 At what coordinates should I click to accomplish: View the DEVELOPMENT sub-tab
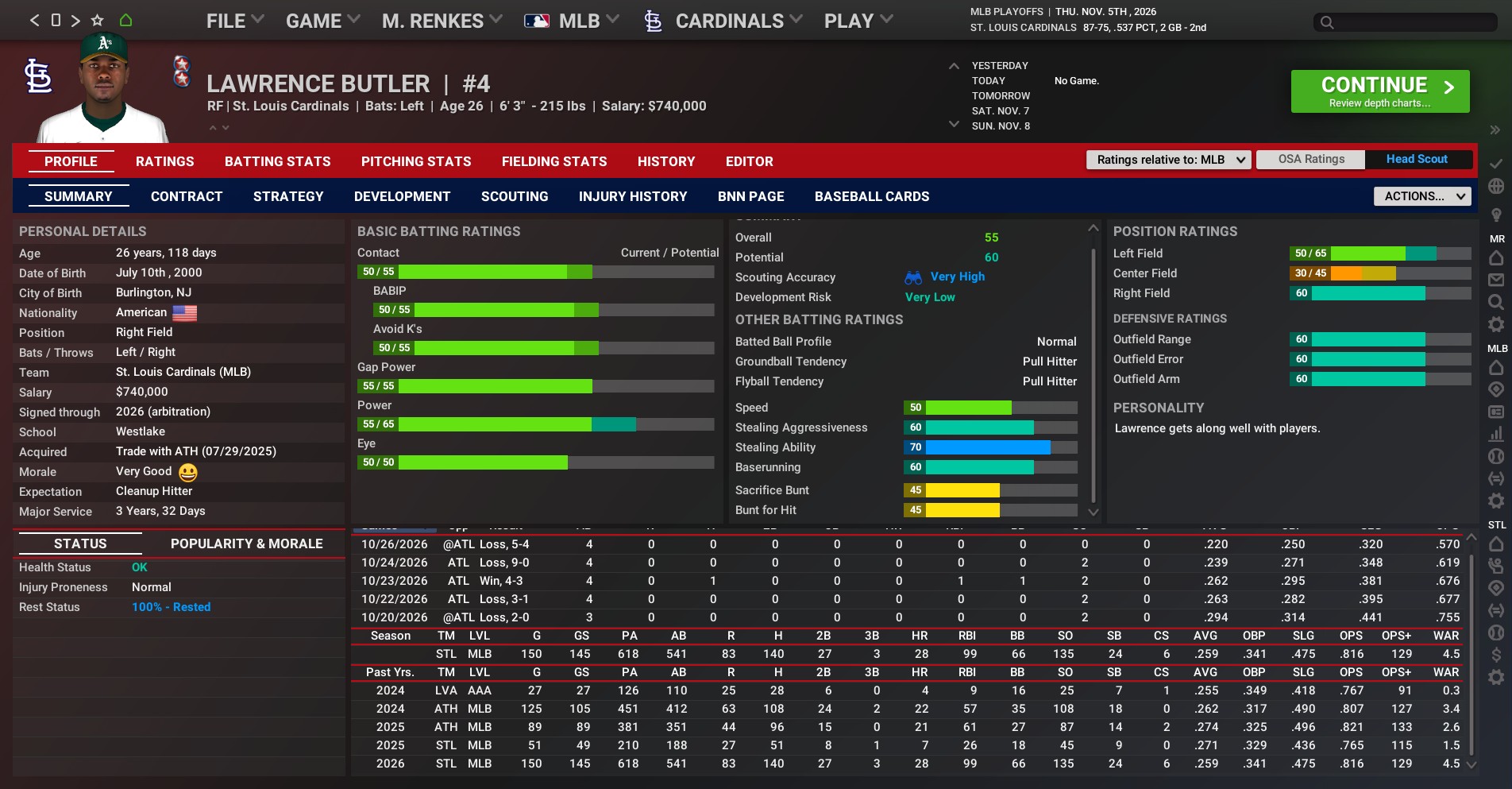pyautogui.click(x=402, y=196)
